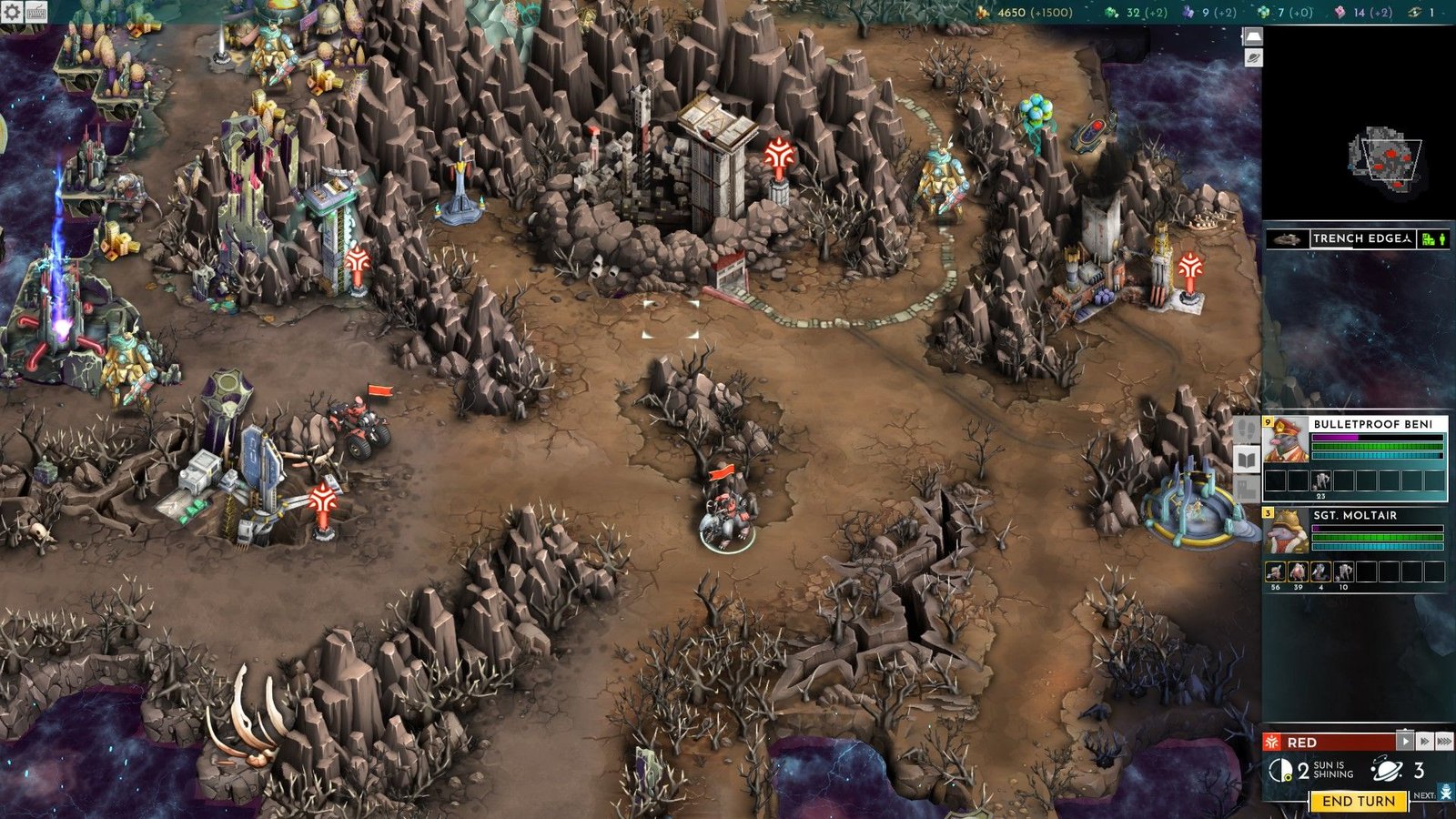
Task: Set double-arrow fast forward speed
Action: coord(1424,742)
